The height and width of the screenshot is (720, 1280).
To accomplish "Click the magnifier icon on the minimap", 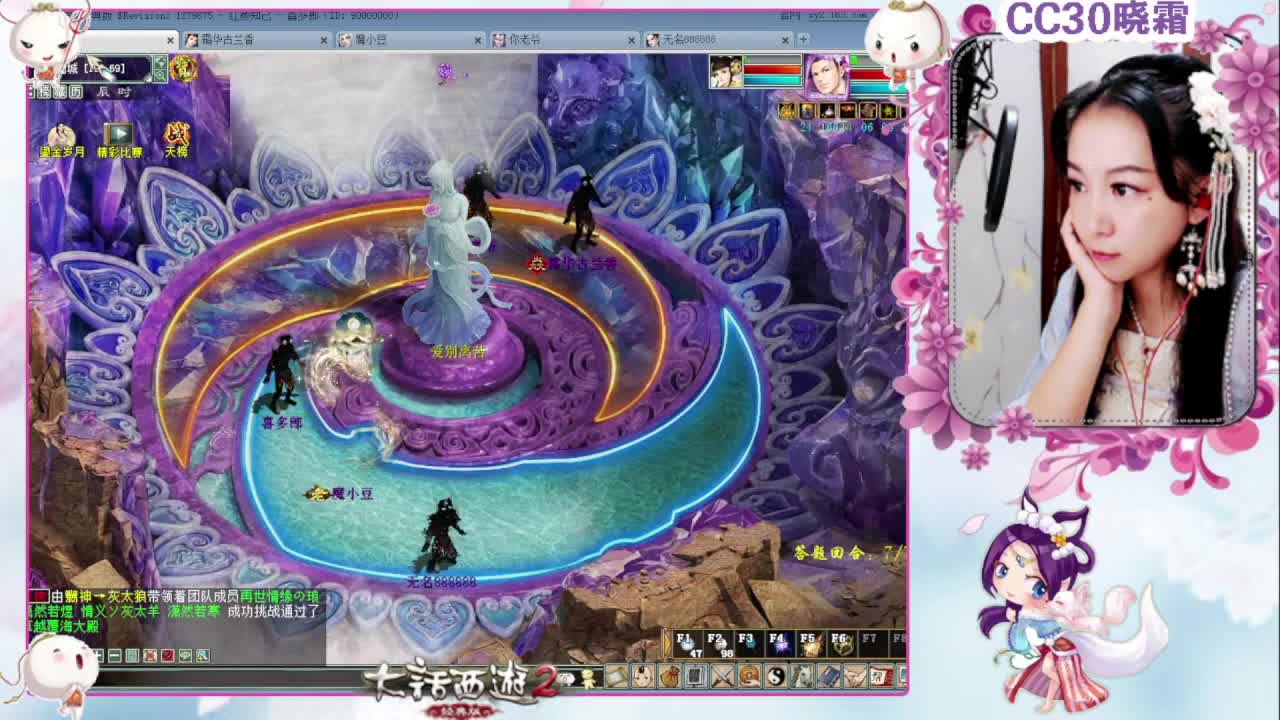I will point(161,75).
